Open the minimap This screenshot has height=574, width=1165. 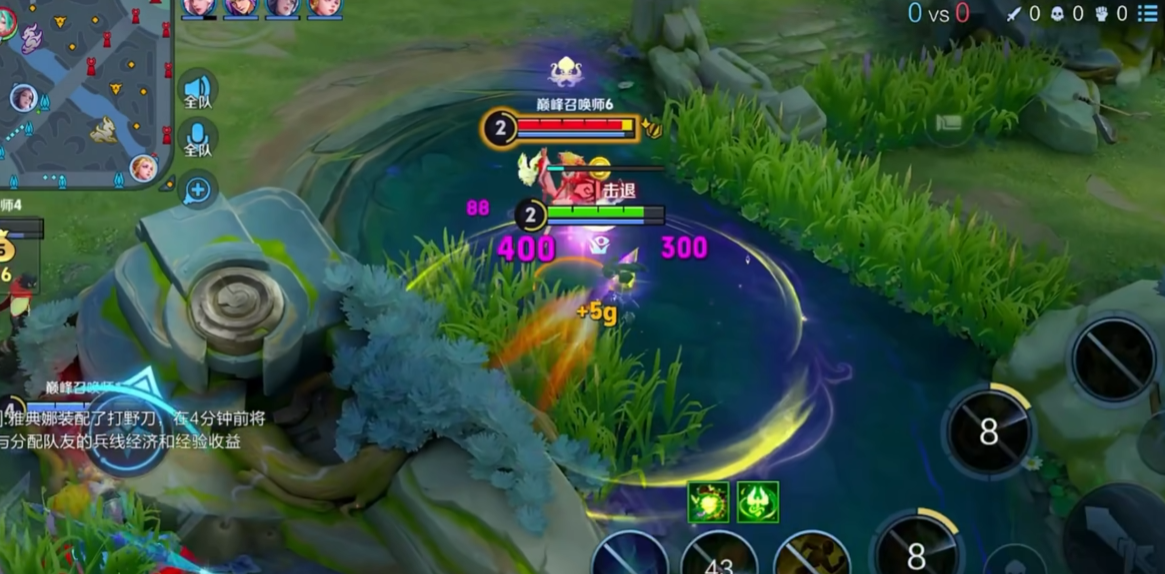coord(85,95)
